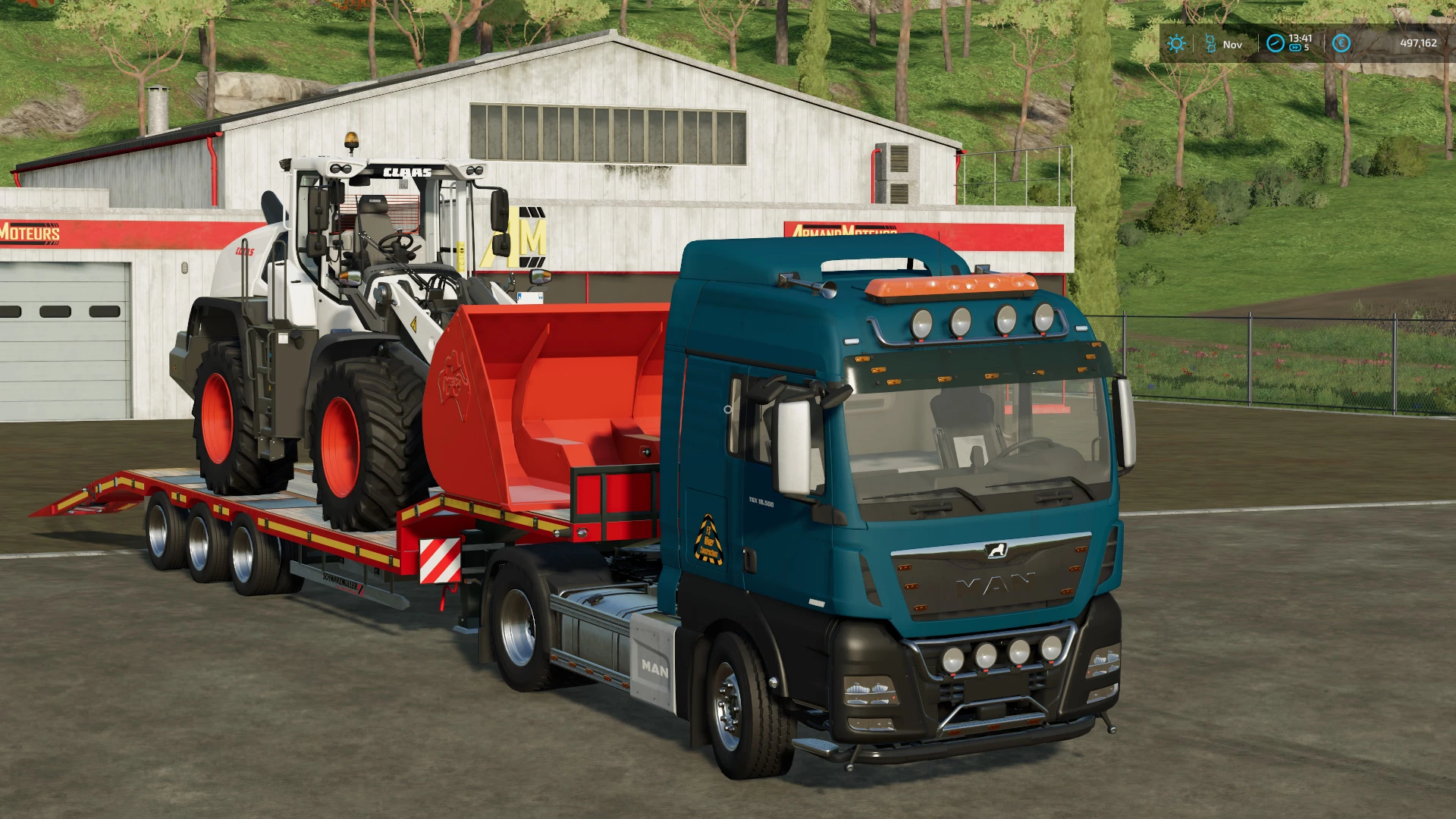Click the MOTEURS sign on the left wall

(29, 234)
